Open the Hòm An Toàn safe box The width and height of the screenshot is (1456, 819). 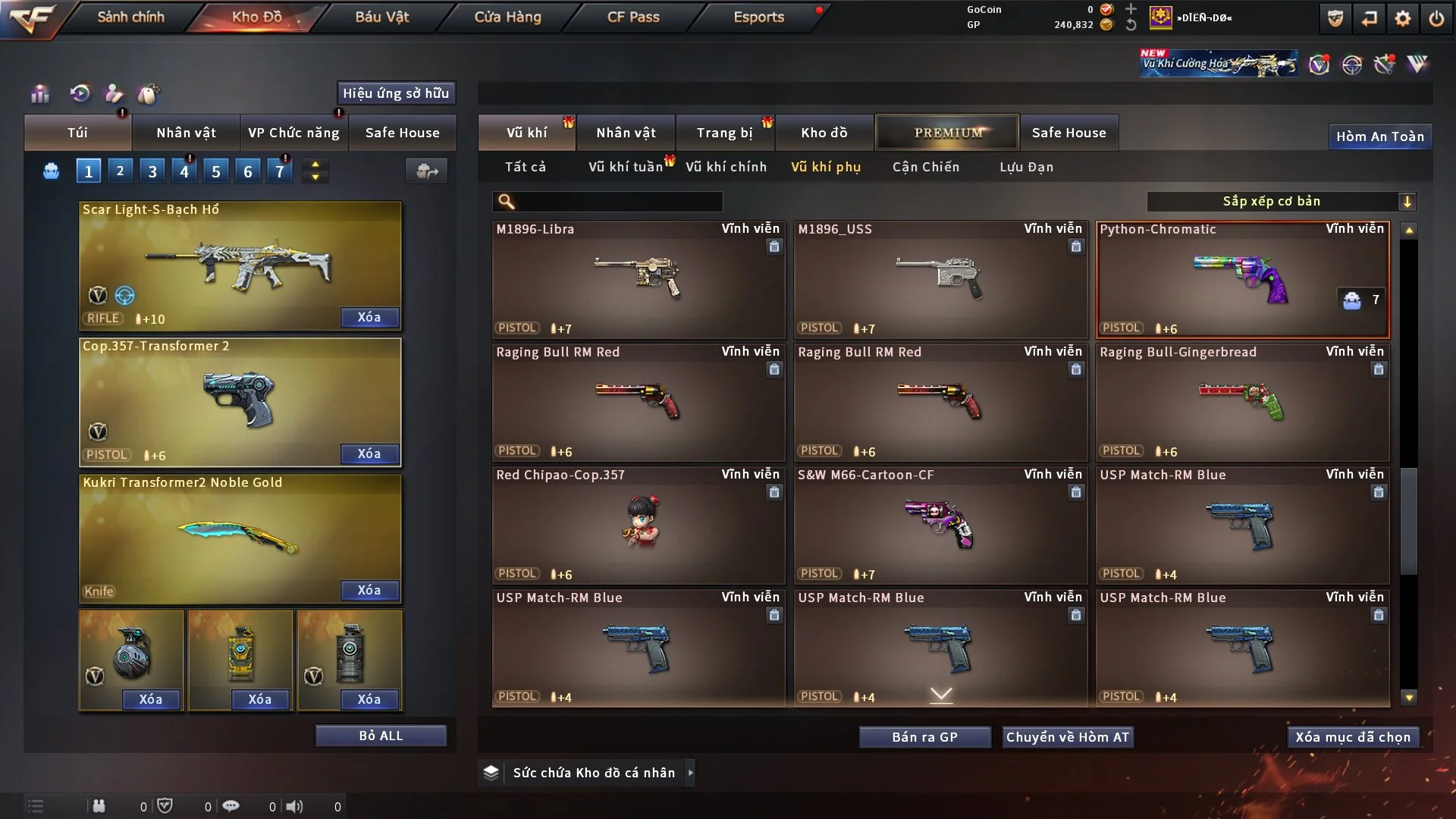[1379, 136]
